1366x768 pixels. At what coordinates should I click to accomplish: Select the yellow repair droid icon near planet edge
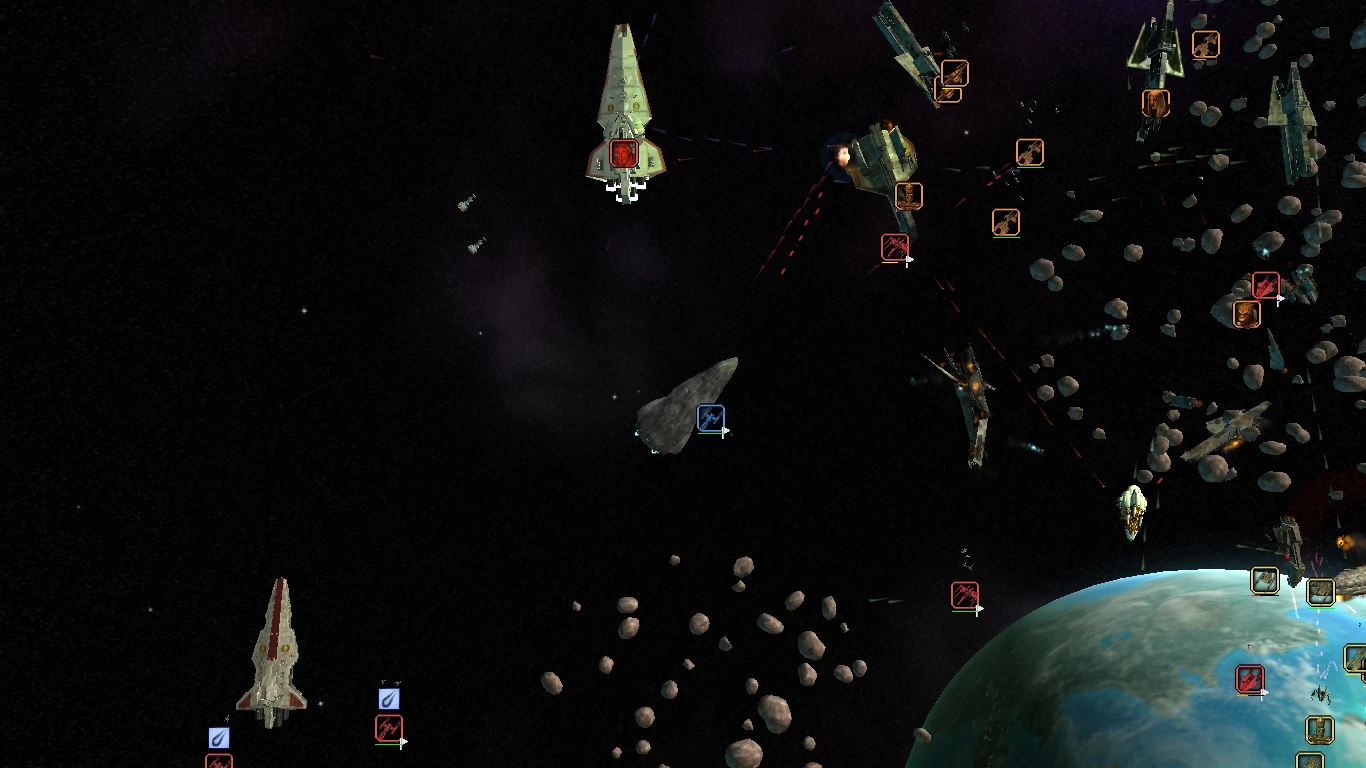pyautogui.click(x=1319, y=730)
